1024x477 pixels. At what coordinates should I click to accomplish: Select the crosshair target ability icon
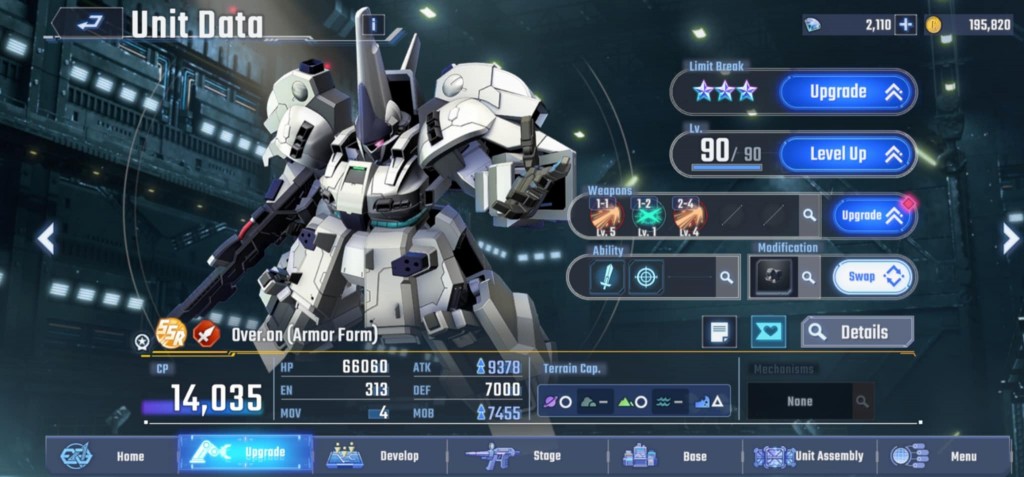click(645, 277)
